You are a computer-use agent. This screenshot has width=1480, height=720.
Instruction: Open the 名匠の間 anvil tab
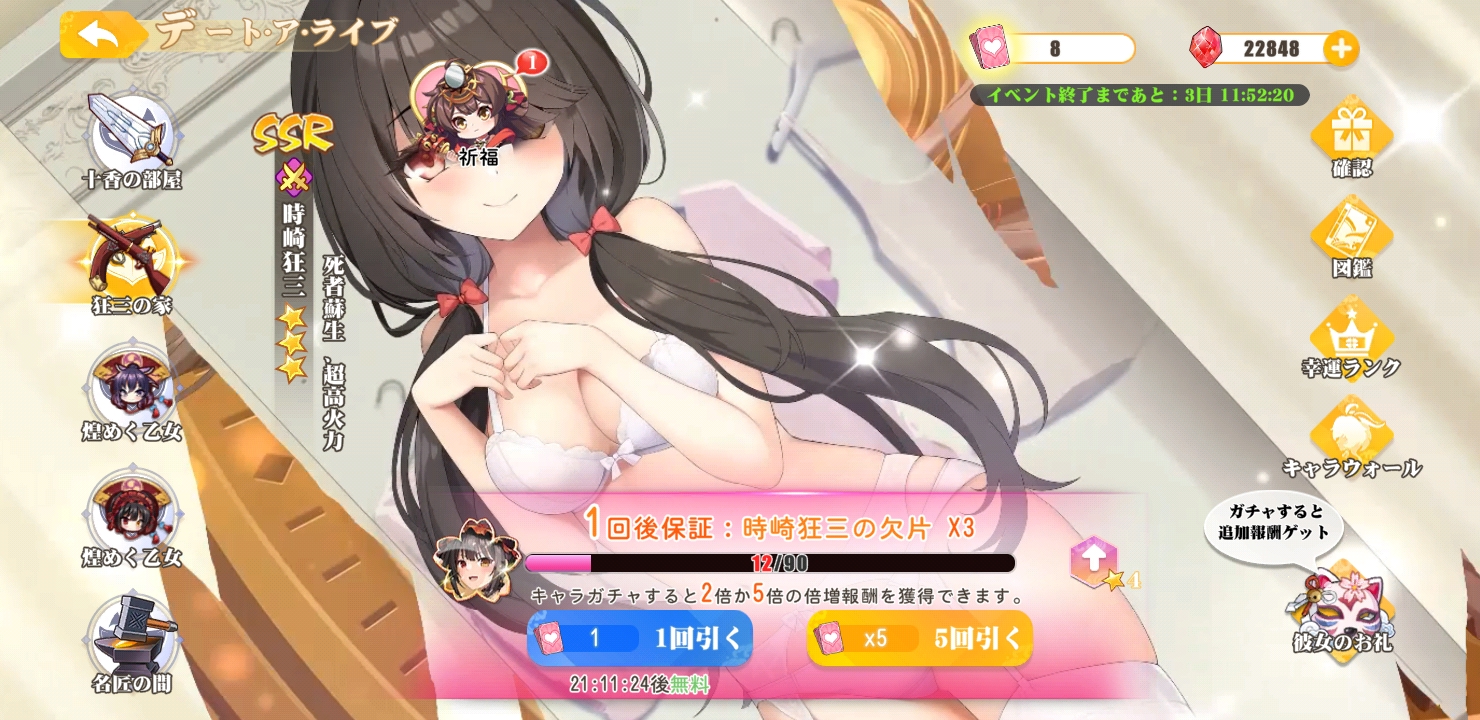click(132, 642)
